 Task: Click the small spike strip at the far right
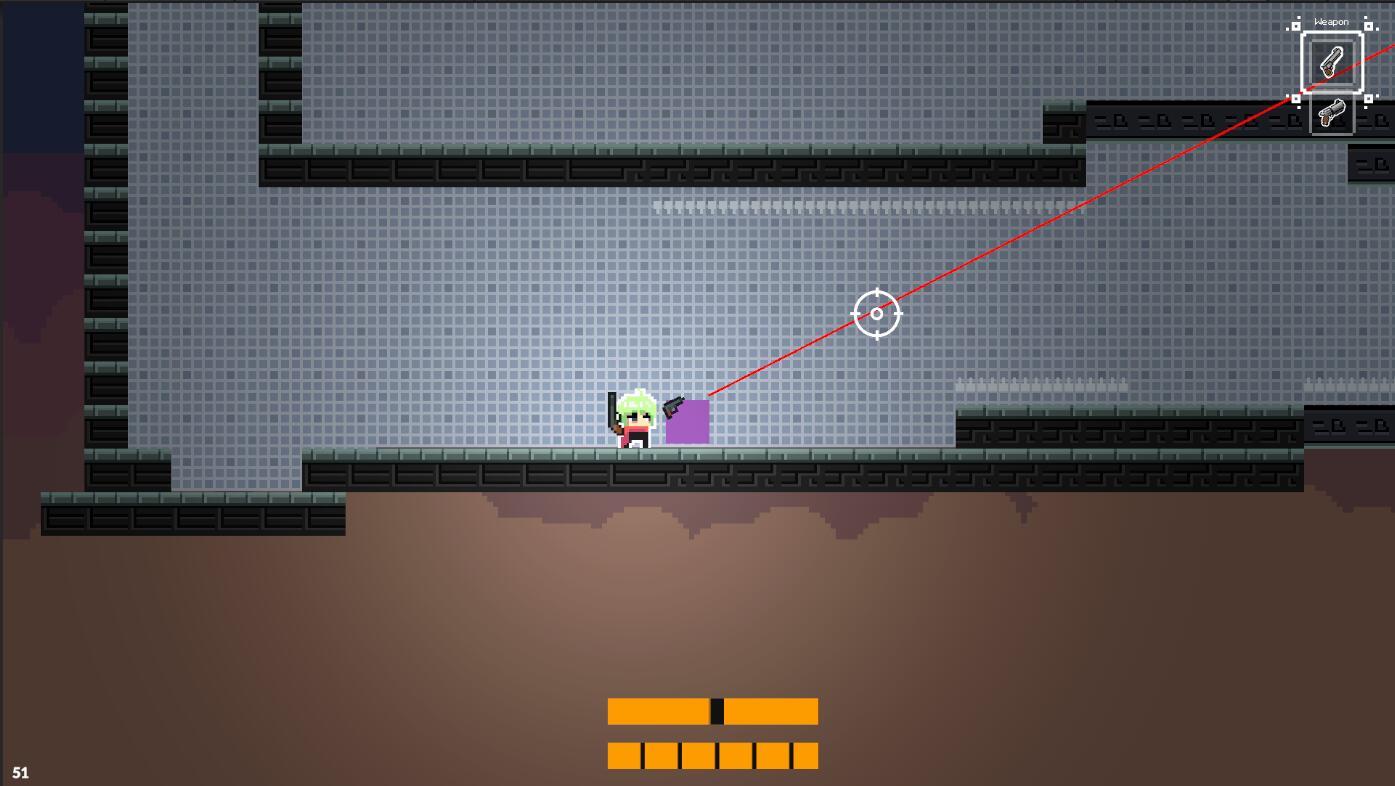(1350, 382)
